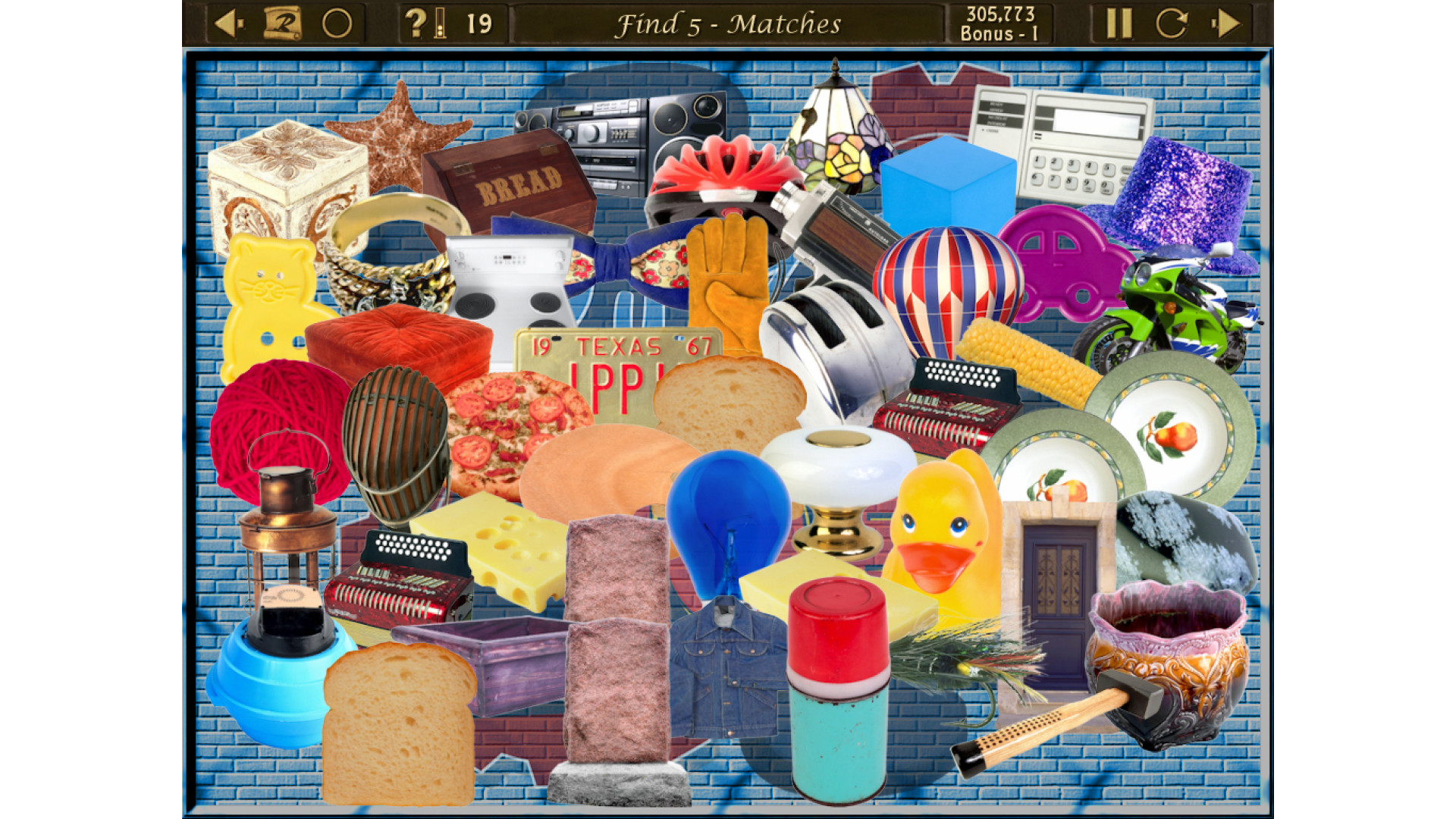The height and width of the screenshot is (819, 1456).
Task: Restart the puzzle with the circular arrow
Action: tap(1171, 24)
